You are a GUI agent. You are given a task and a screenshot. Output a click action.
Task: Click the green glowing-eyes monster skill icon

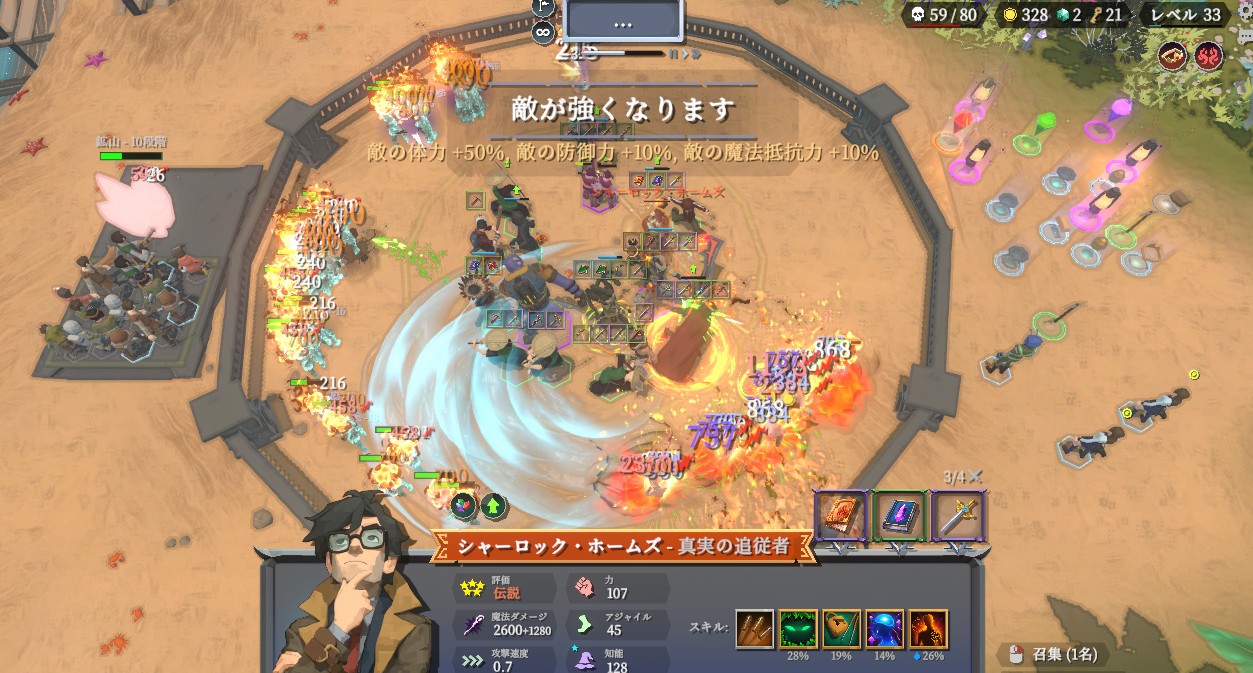[x=798, y=629]
